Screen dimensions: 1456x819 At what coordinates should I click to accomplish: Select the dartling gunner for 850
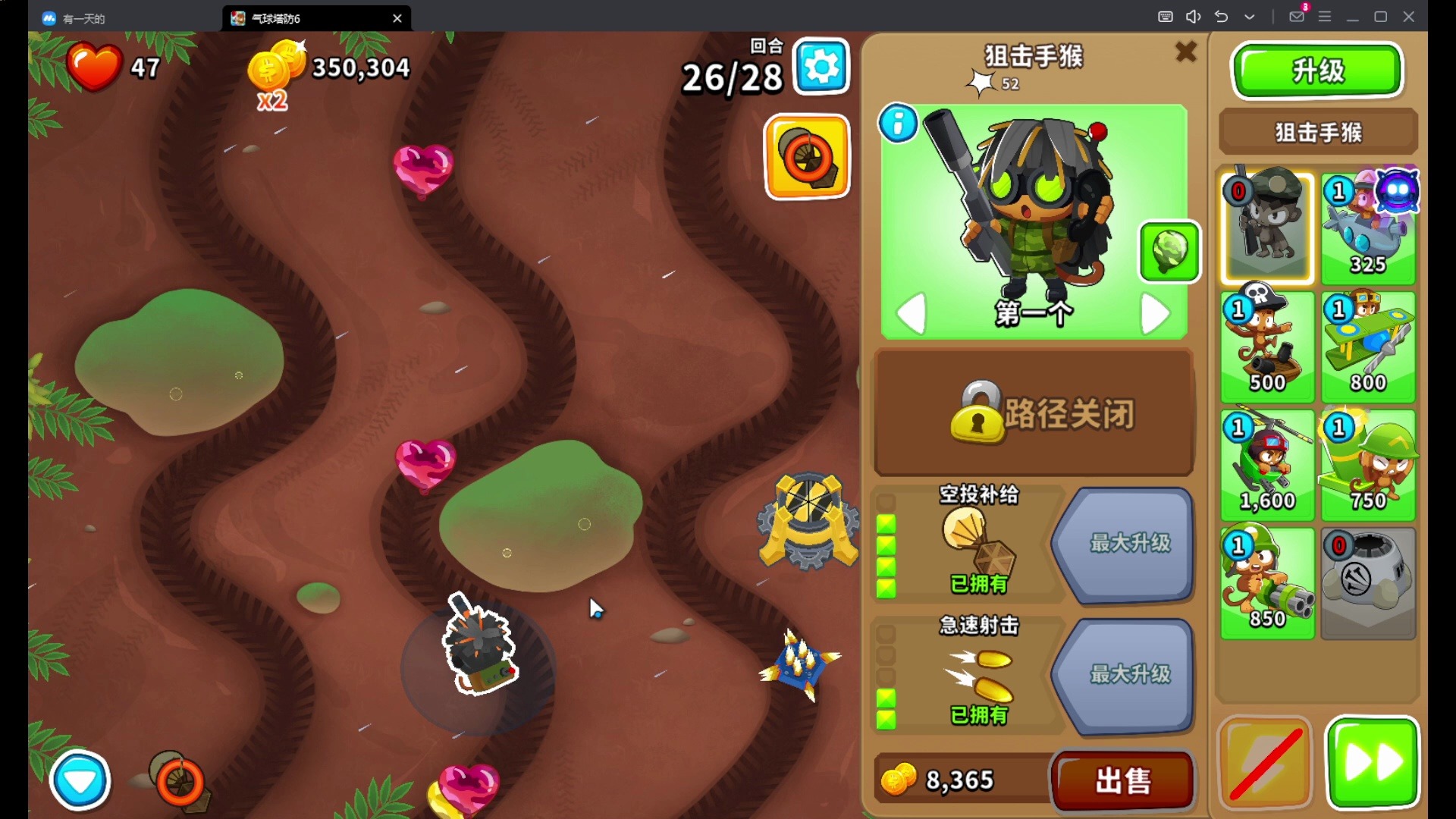(1267, 583)
